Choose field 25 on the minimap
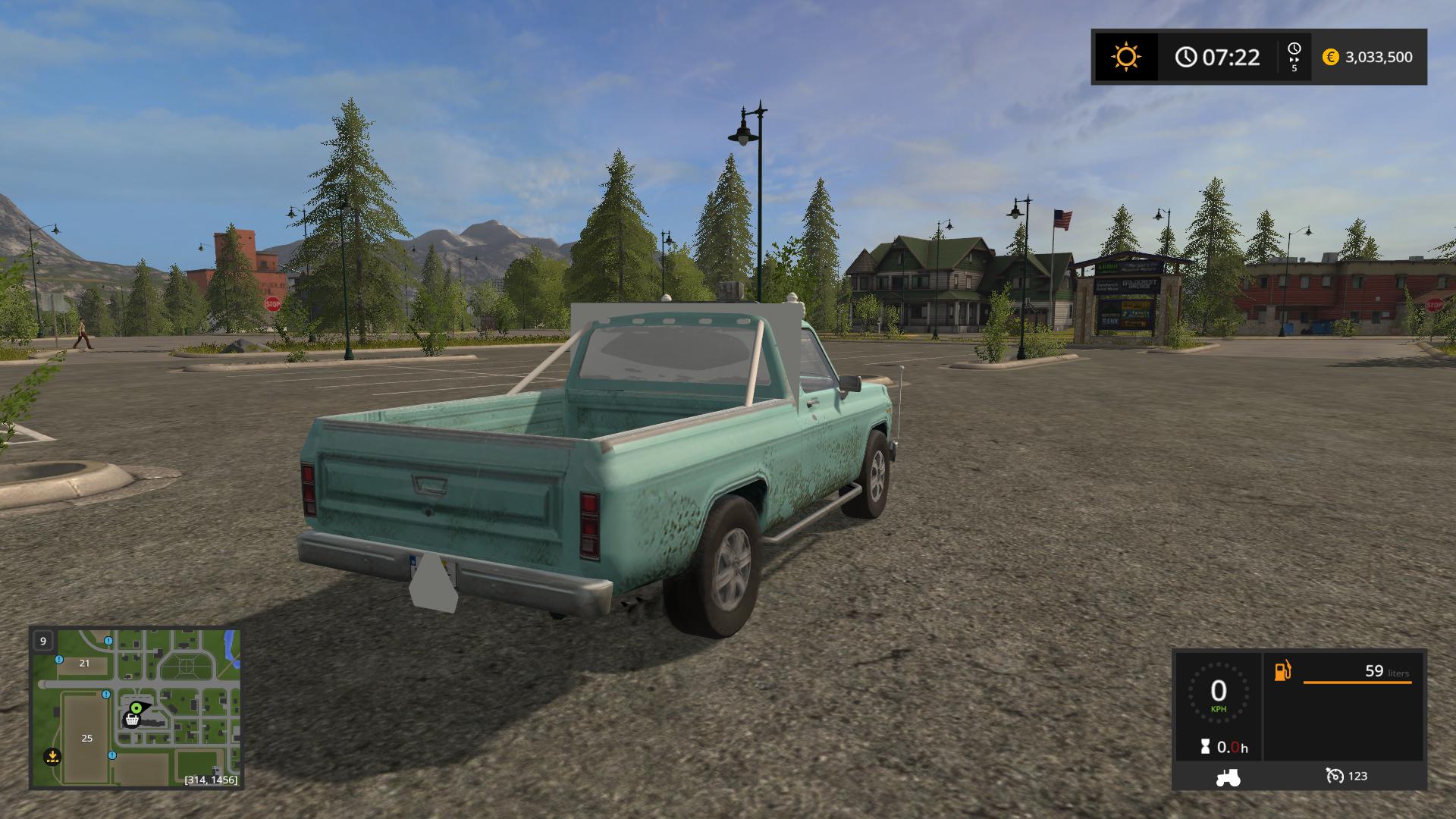Image resolution: width=1456 pixels, height=819 pixels. click(86, 738)
